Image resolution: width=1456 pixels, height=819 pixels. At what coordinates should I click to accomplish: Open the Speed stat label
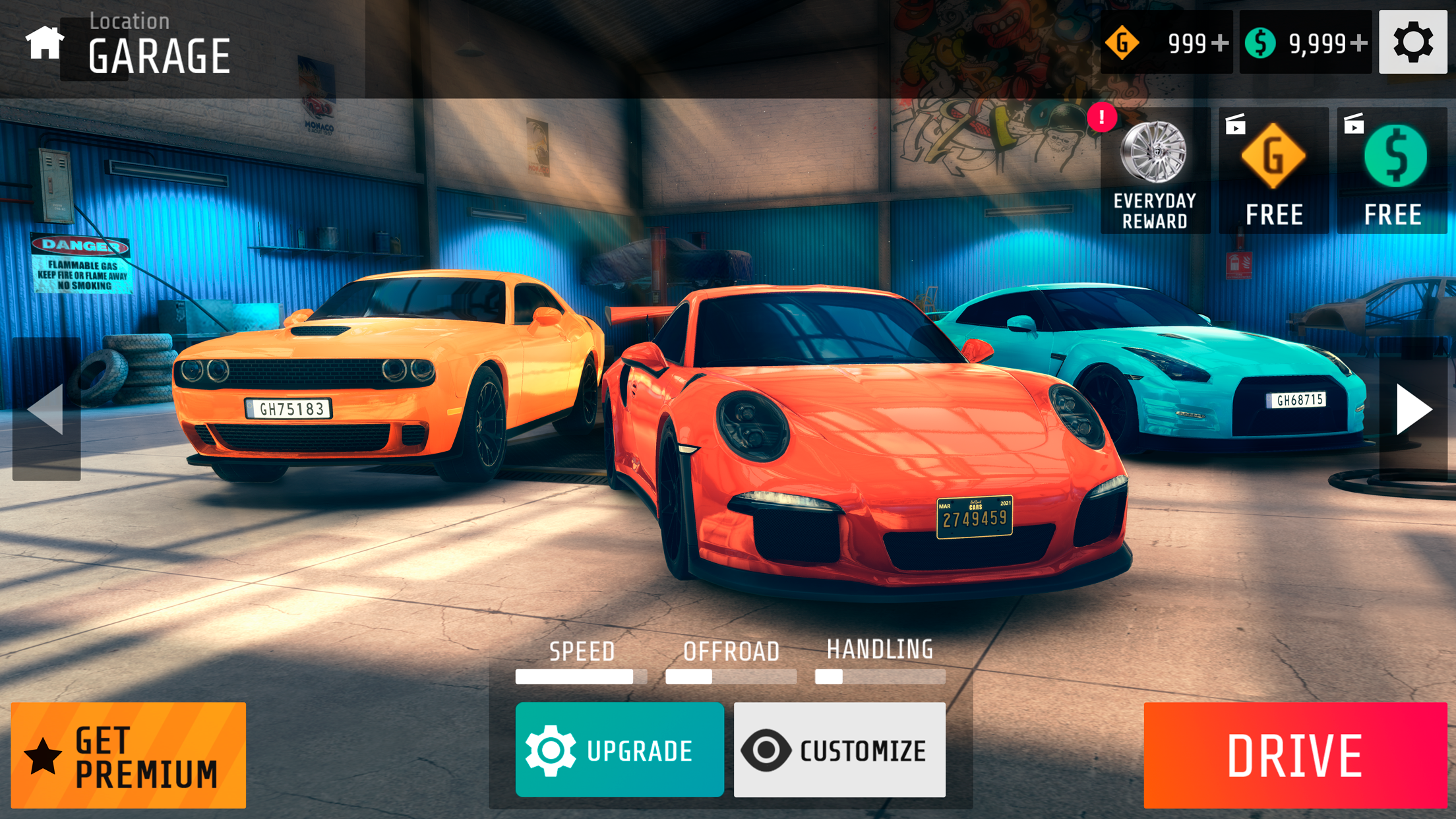tap(582, 652)
